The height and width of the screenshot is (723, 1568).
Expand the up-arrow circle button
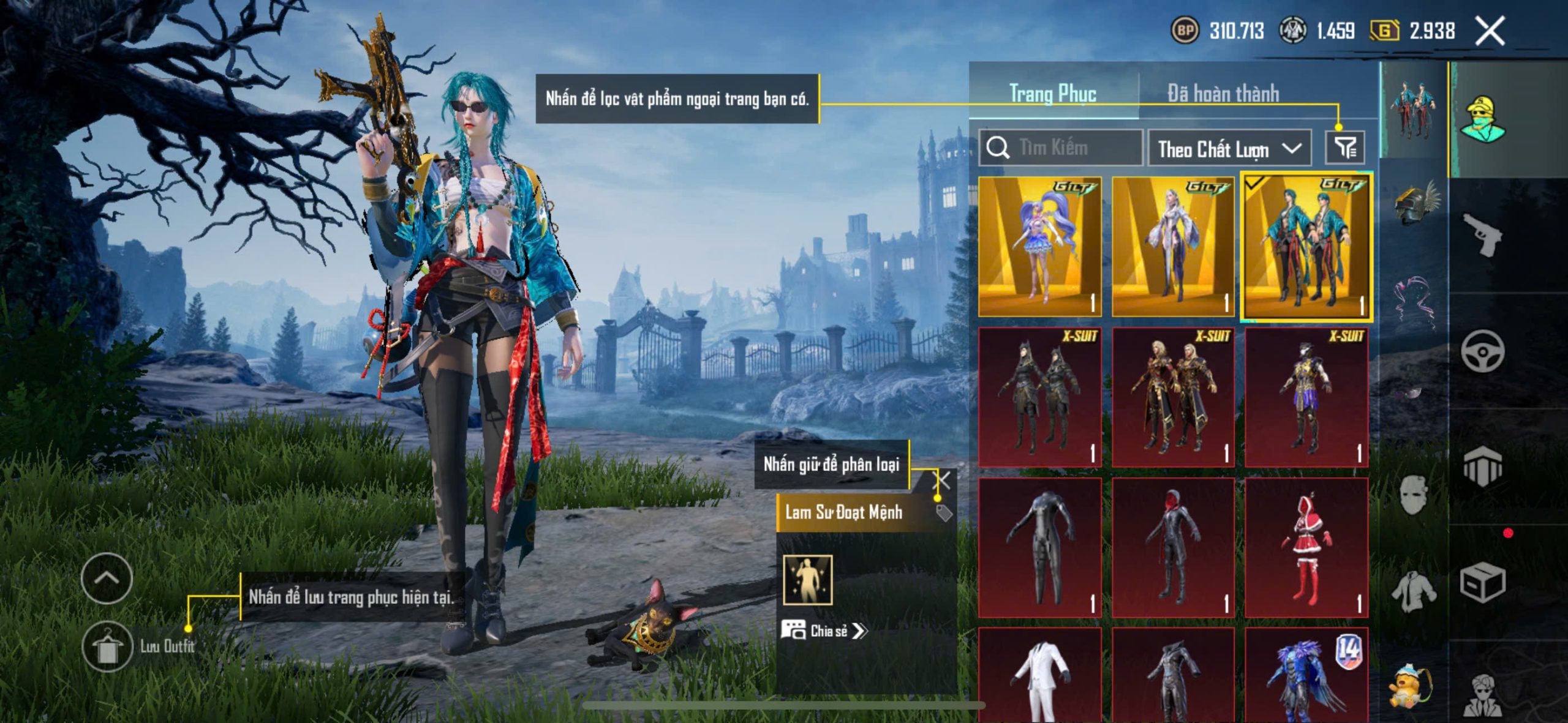coord(107,578)
